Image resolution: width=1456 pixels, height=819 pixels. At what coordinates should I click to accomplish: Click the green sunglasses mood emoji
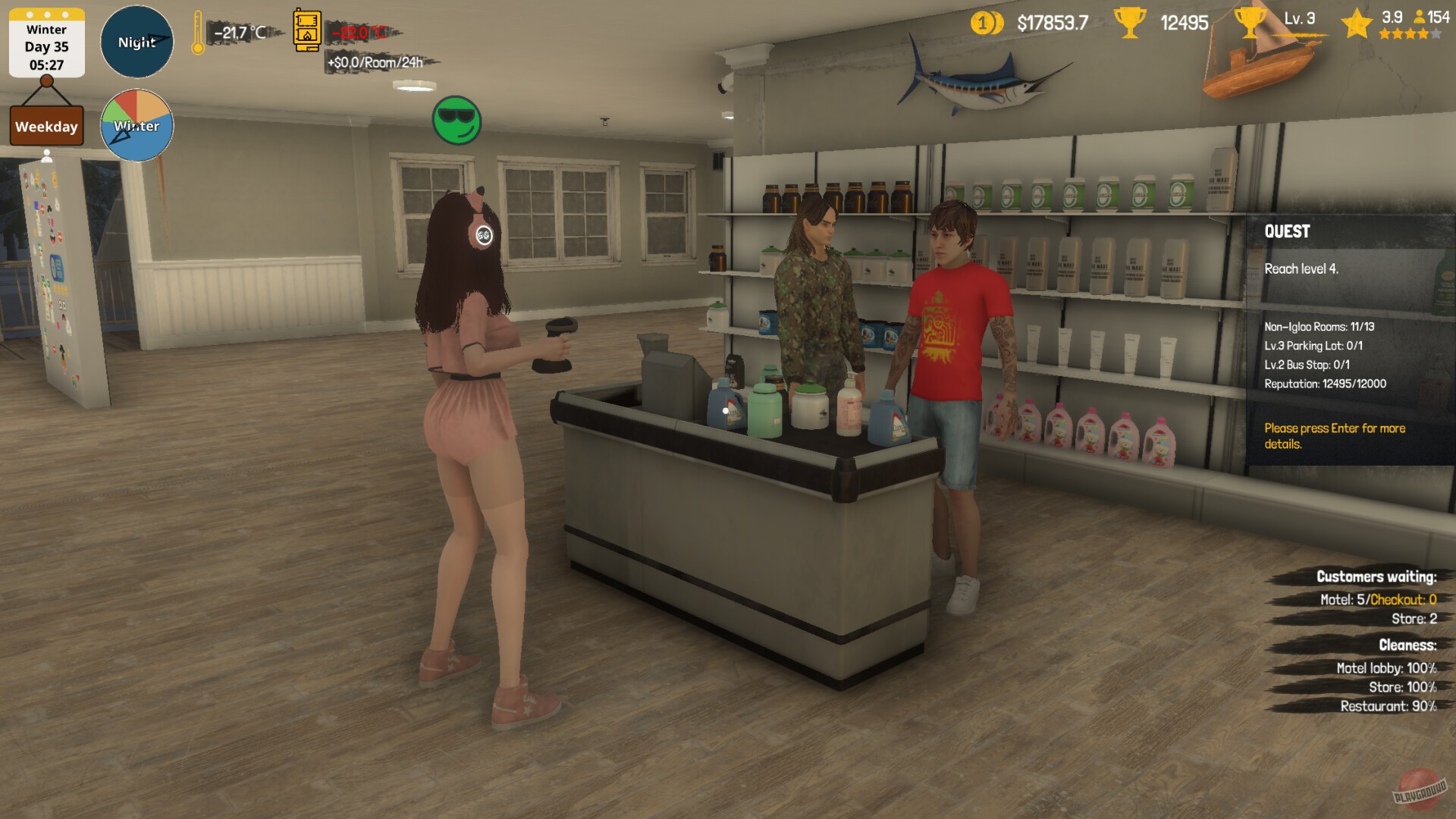tap(457, 121)
